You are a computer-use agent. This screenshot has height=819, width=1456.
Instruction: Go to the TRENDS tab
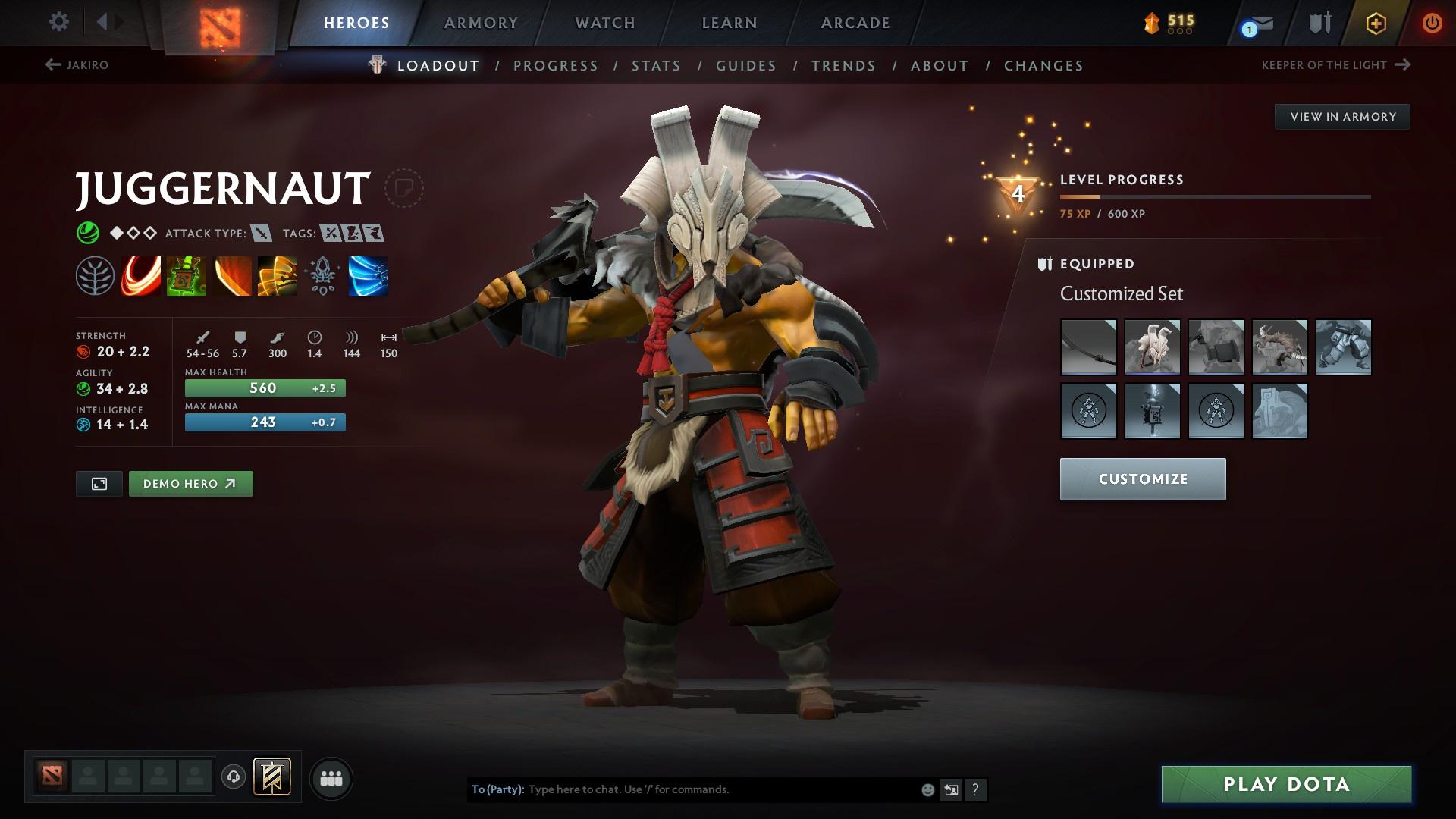(843, 65)
